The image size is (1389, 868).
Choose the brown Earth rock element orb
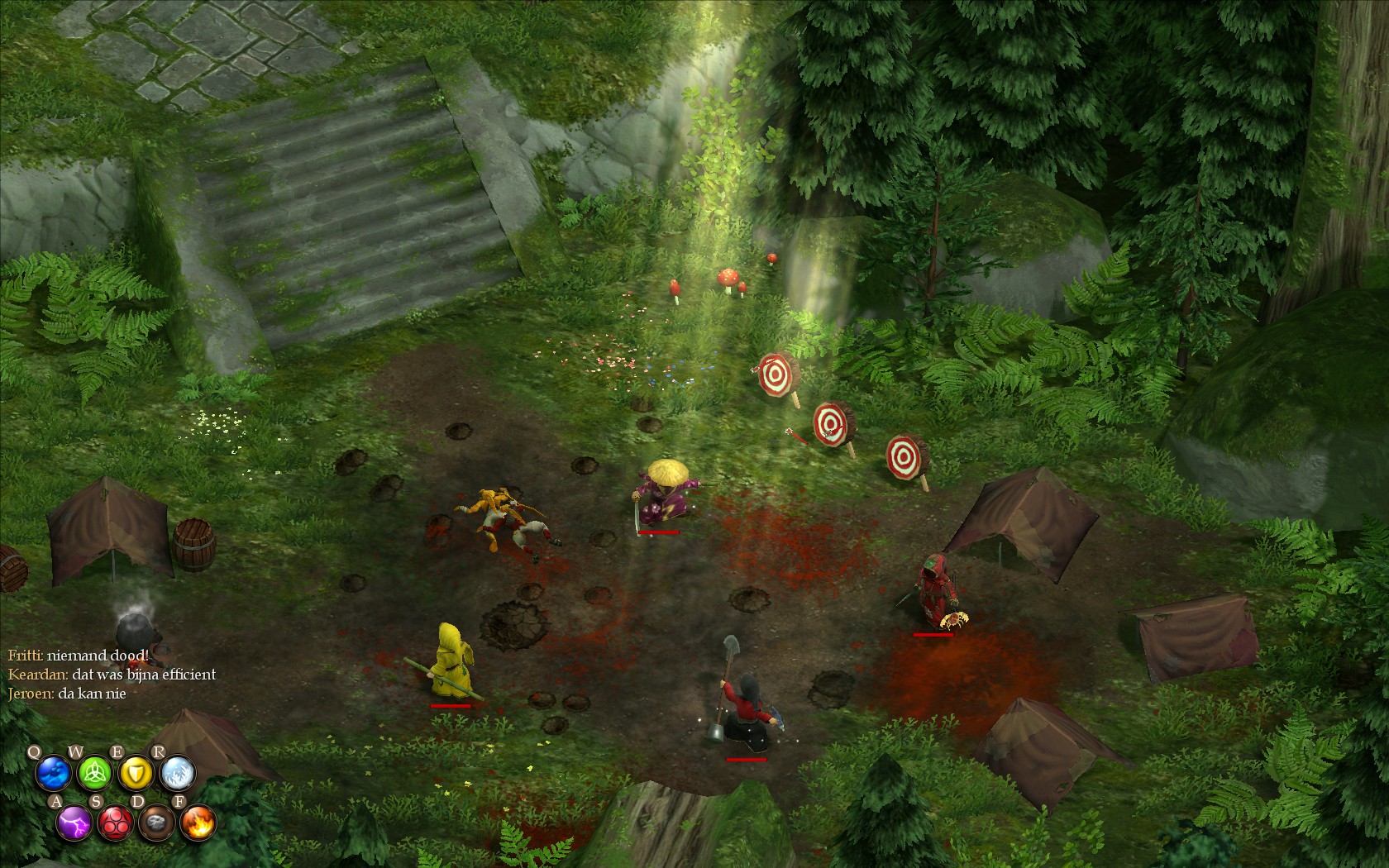[x=156, y=823]
